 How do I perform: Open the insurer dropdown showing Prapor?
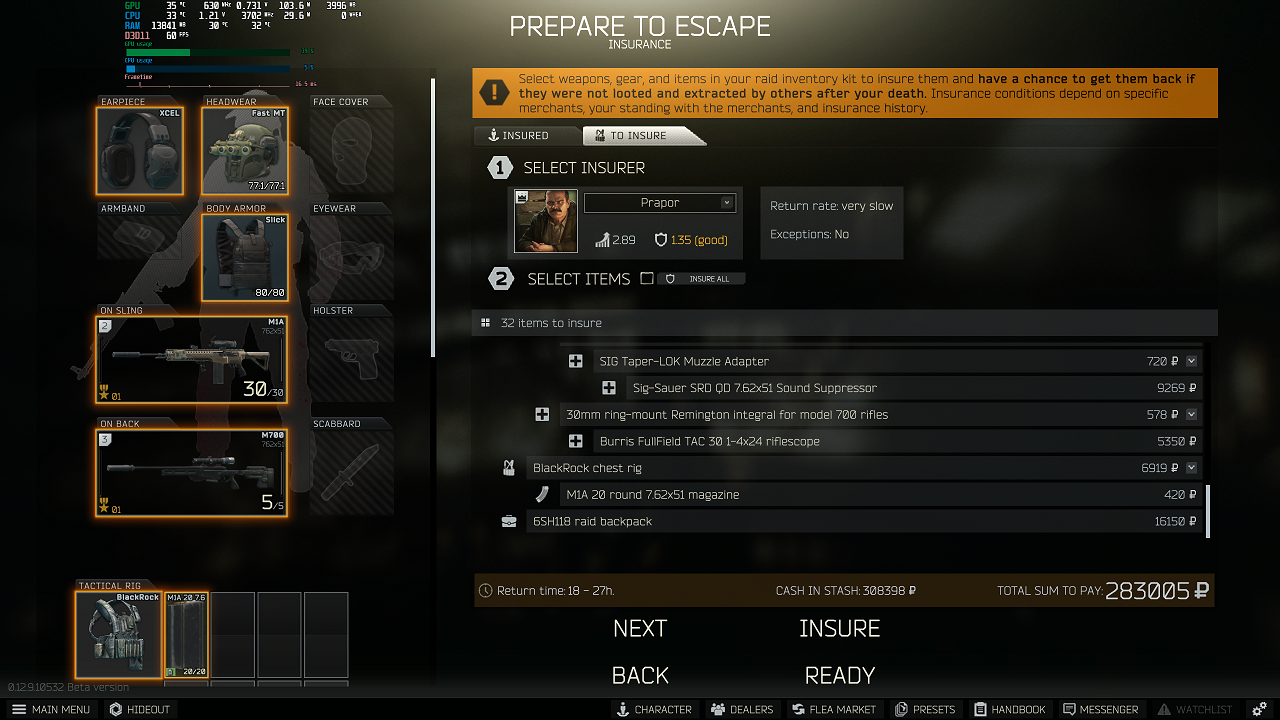point(660,202)
